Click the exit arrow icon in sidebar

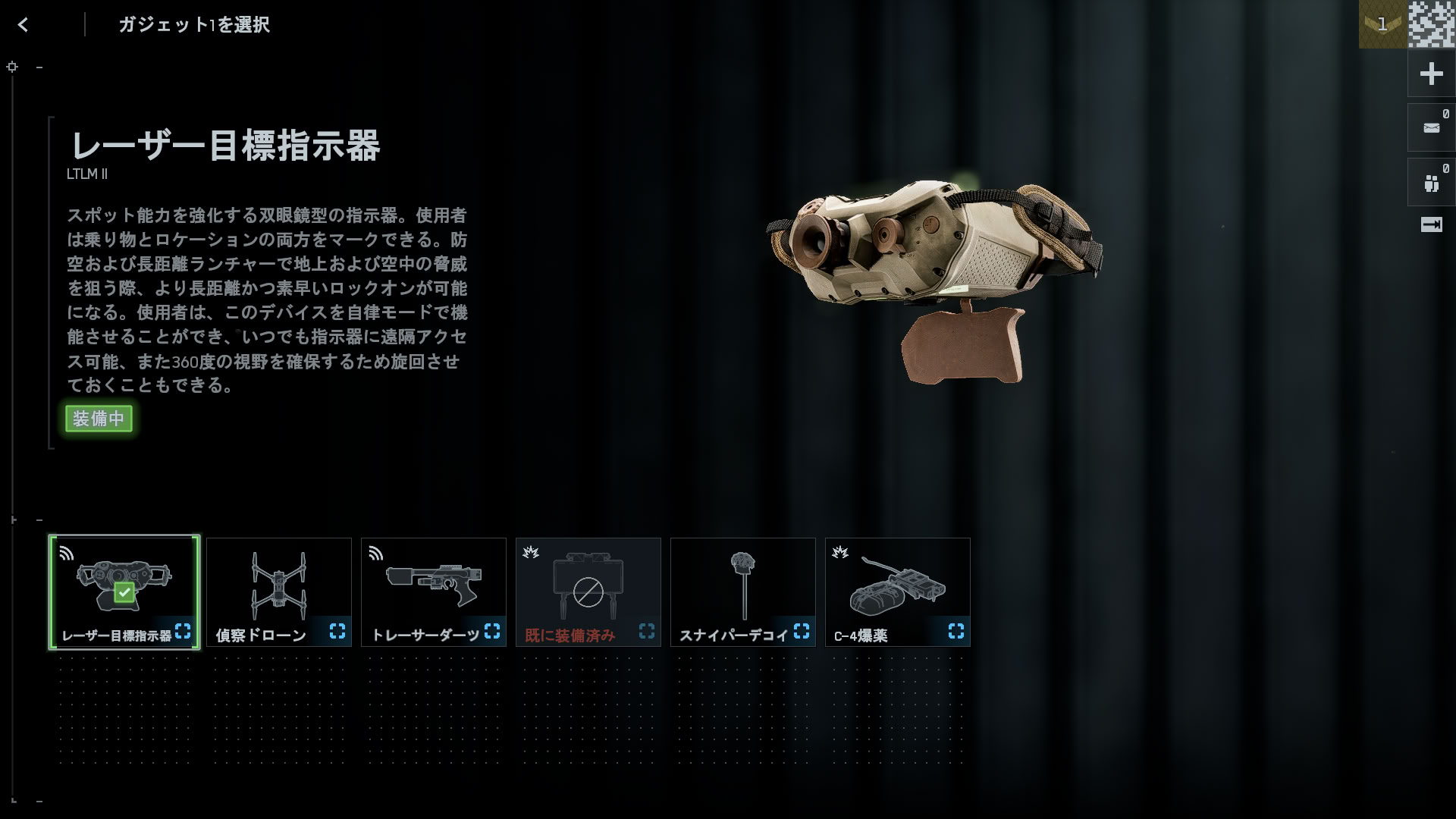pyautogui.click(x=1431, y=225)
